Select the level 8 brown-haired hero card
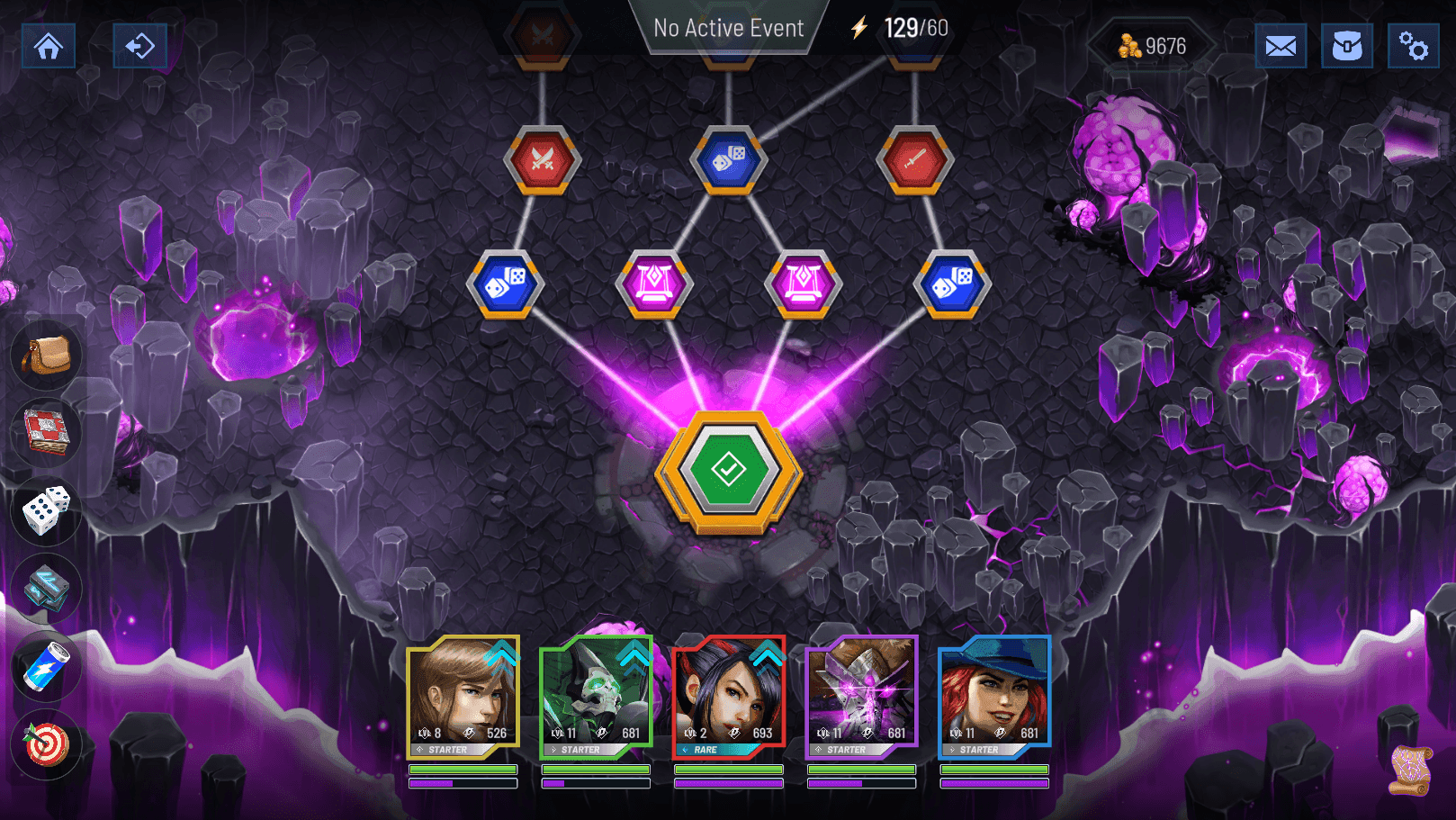Screen dimensions: 1456x820 click(463, 696)
